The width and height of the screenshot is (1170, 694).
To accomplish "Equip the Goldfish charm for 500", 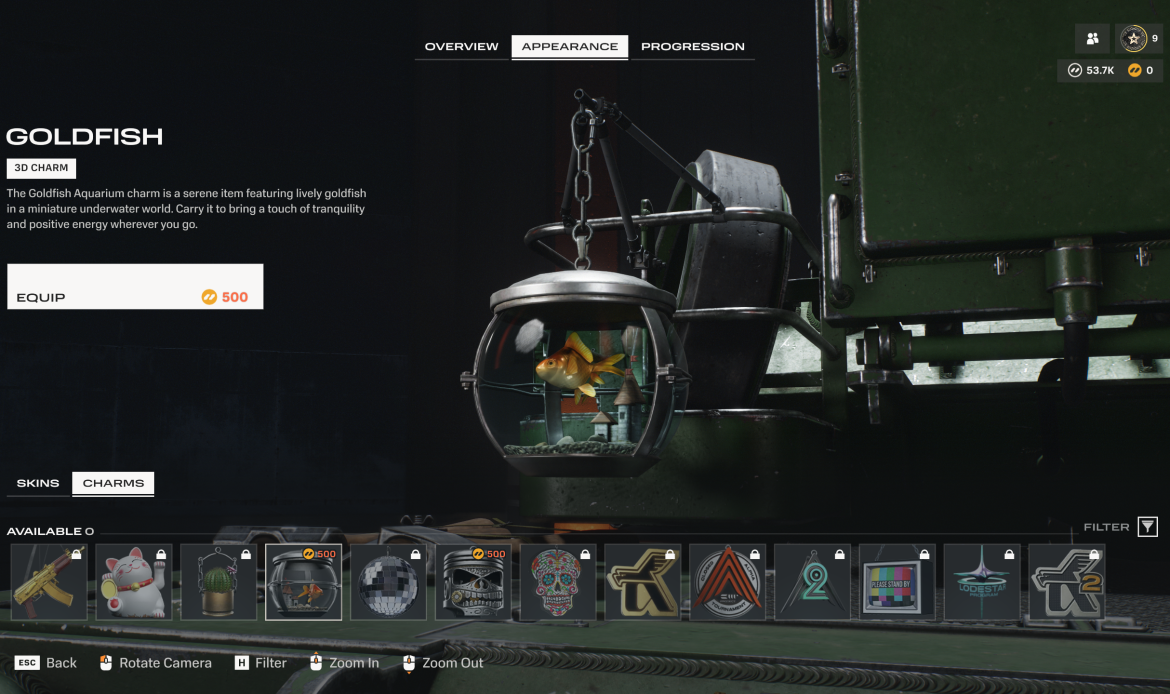I will [x=135, y=287].
